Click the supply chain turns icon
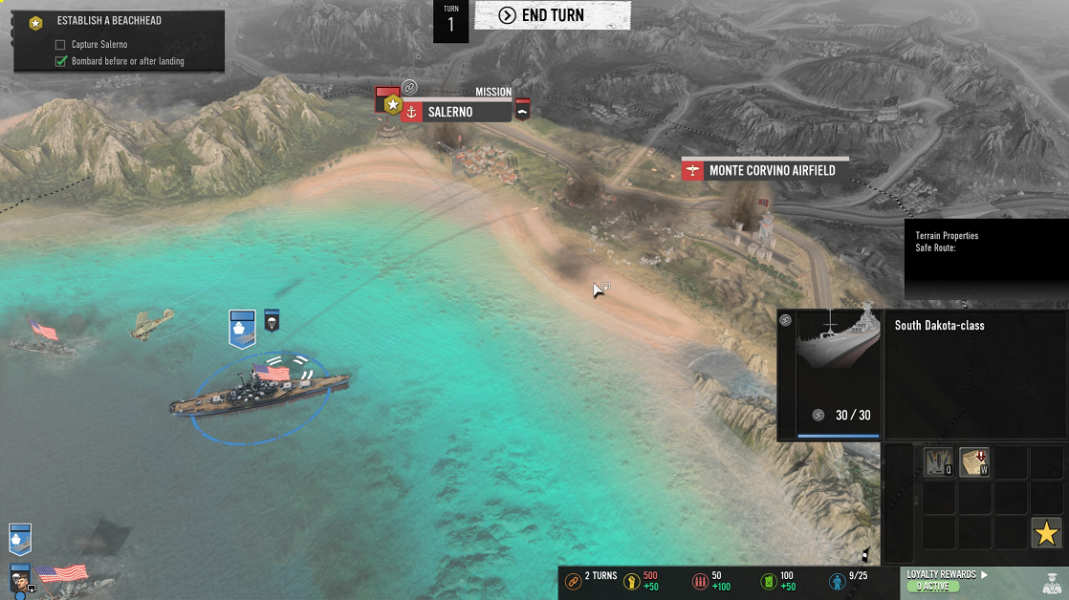 tap(573, 581)
